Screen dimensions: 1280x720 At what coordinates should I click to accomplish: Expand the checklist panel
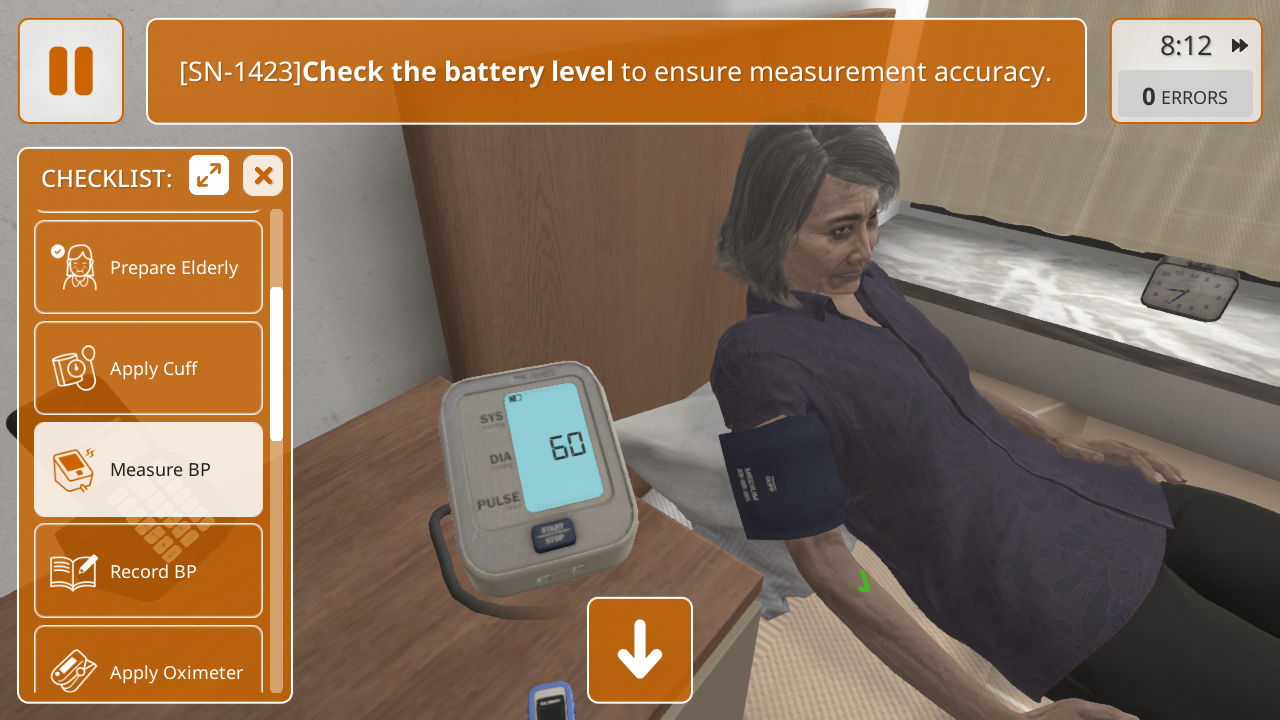tap(209, 176)
